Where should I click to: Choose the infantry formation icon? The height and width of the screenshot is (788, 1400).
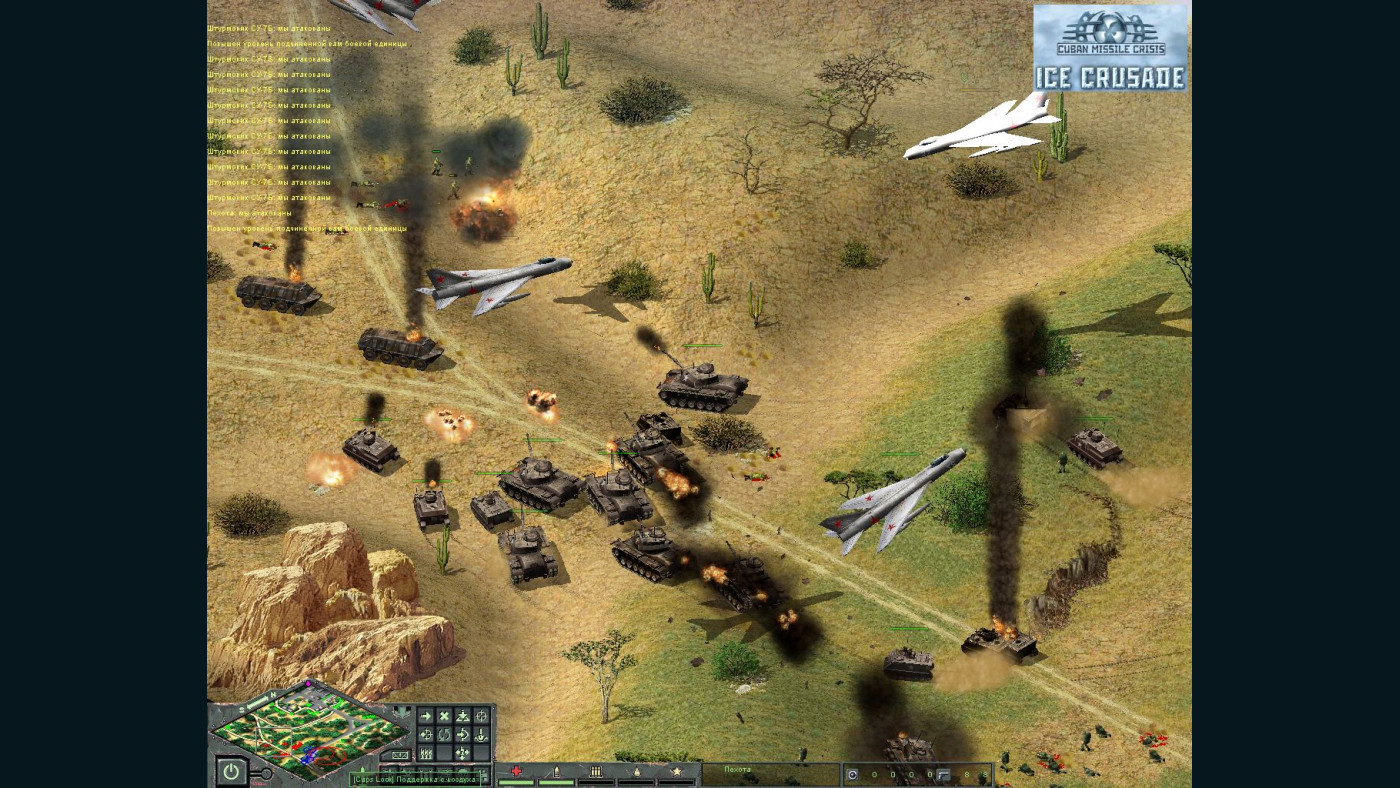(425, 753)
